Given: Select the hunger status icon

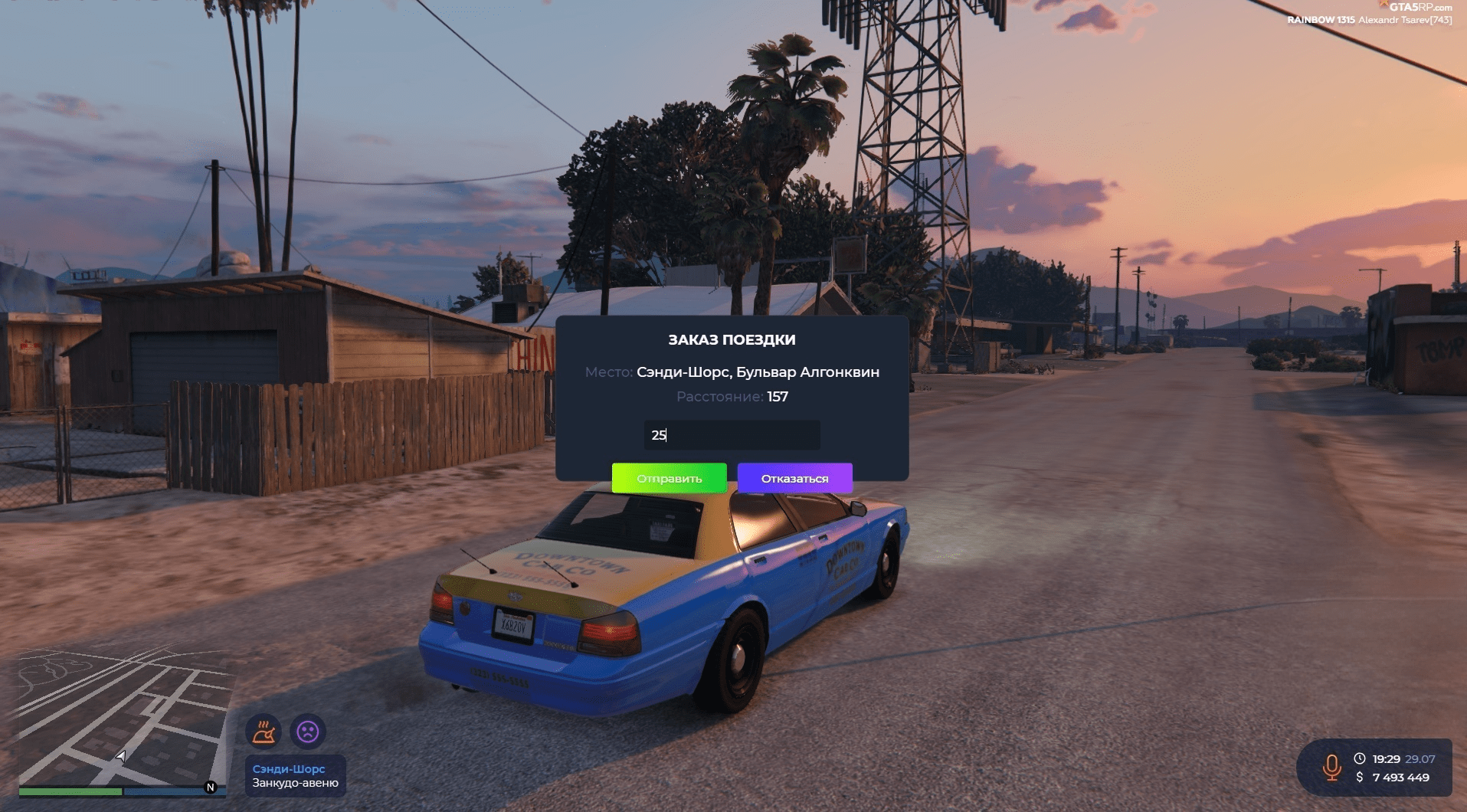Looking at the screenshot, I should (x=264, y=732).
